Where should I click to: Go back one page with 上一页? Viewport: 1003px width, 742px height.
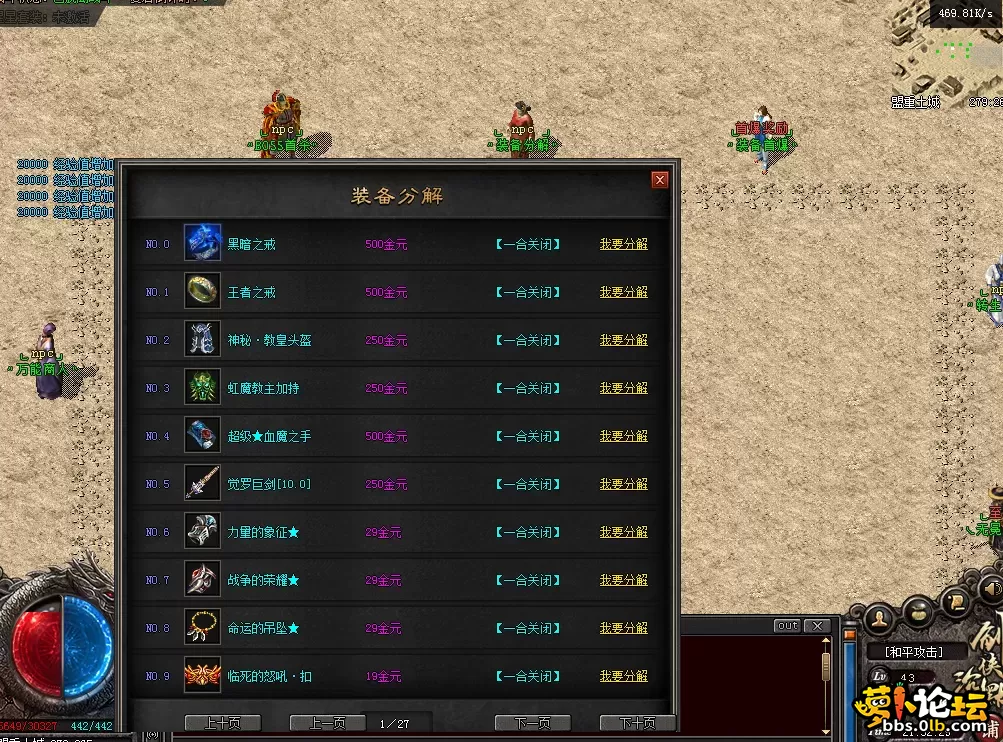(x=327, y=723)
